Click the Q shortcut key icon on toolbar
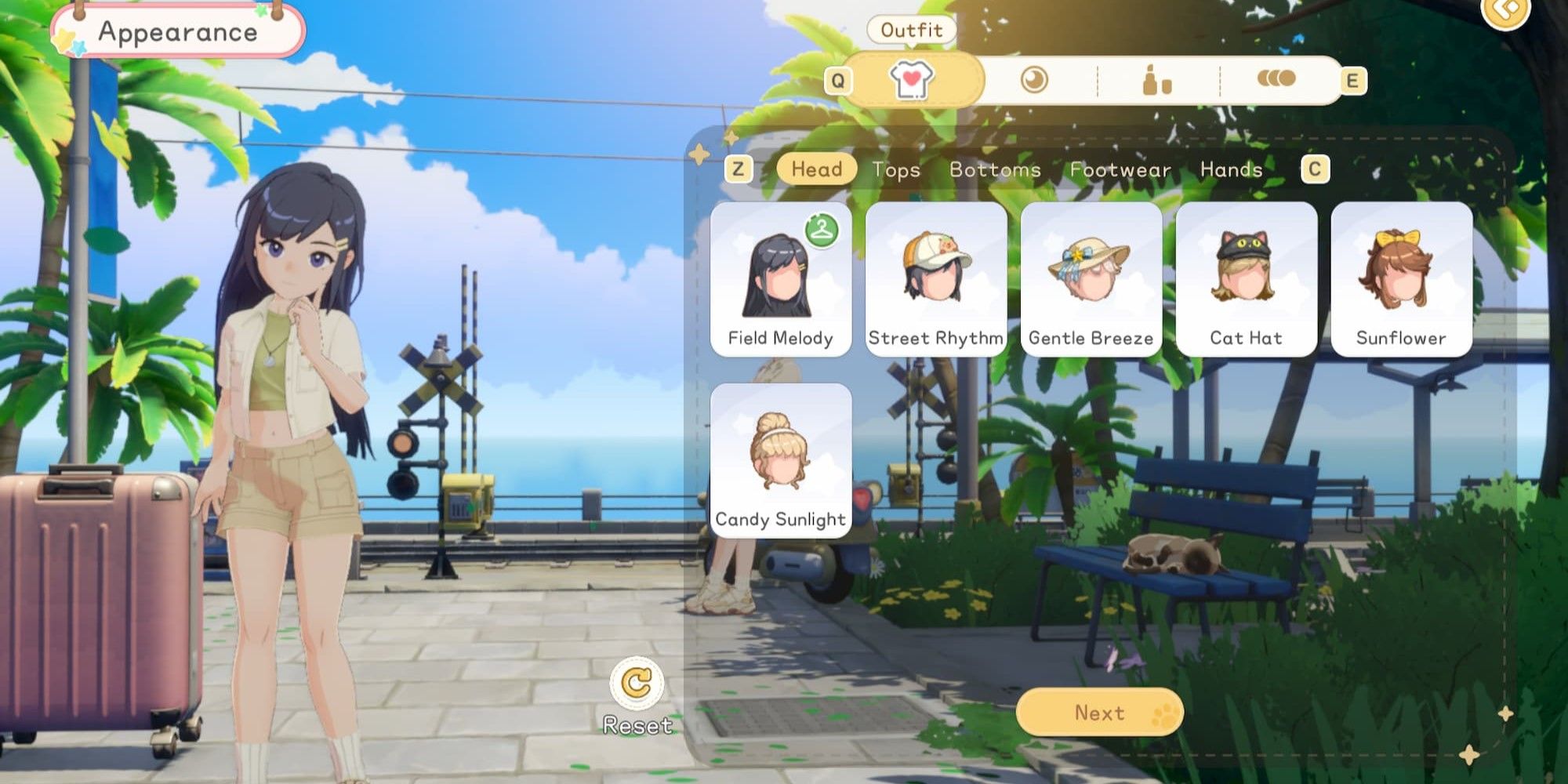The width and height of the screenshot is (1568, 784). pos(840,81)
